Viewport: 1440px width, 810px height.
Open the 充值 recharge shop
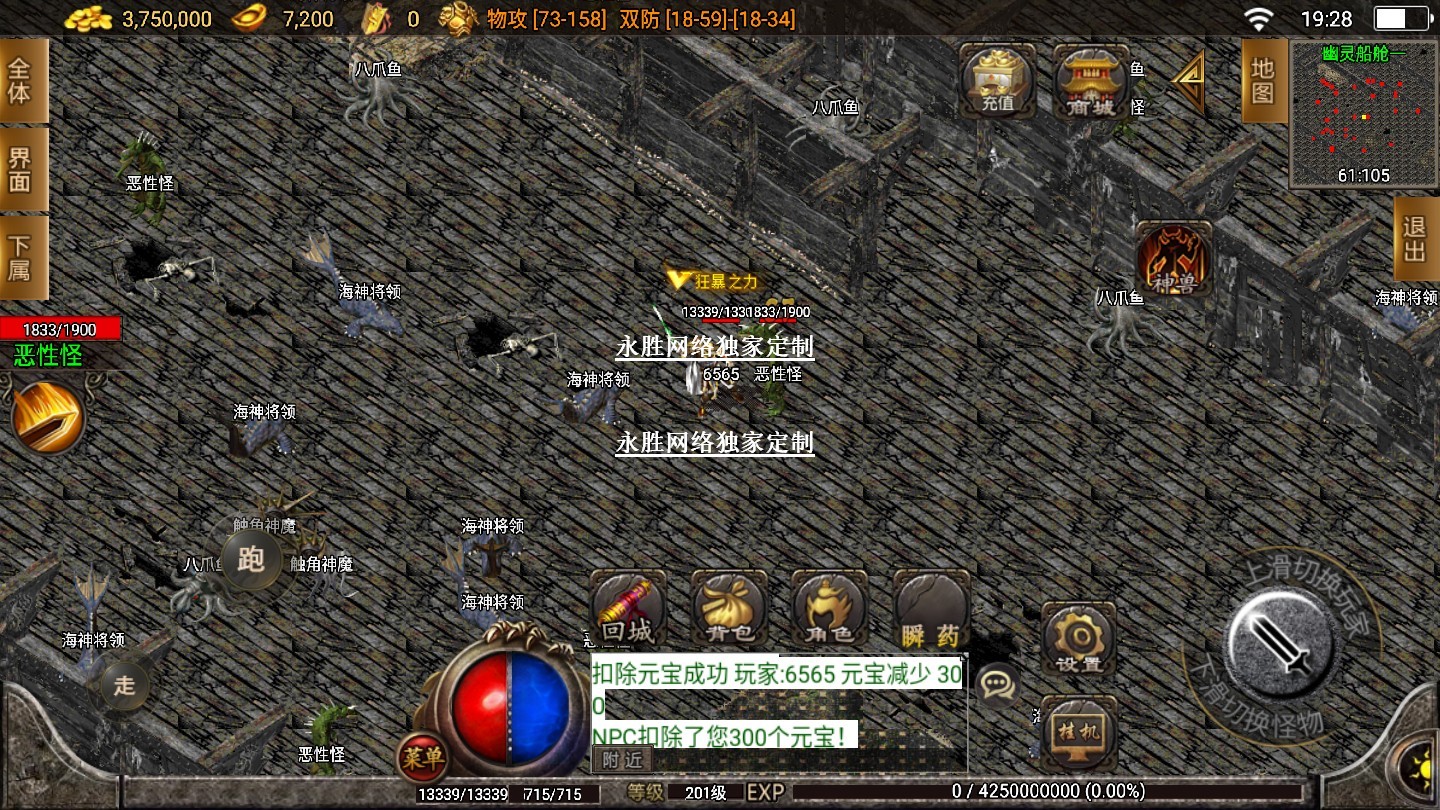(x=997, y=80)
